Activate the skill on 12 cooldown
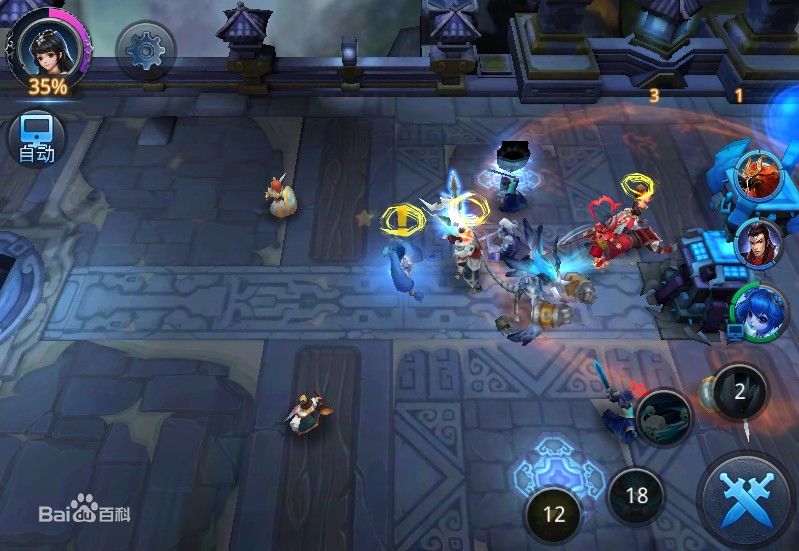This screenshot has width=799, height=551. click(554, 514)
